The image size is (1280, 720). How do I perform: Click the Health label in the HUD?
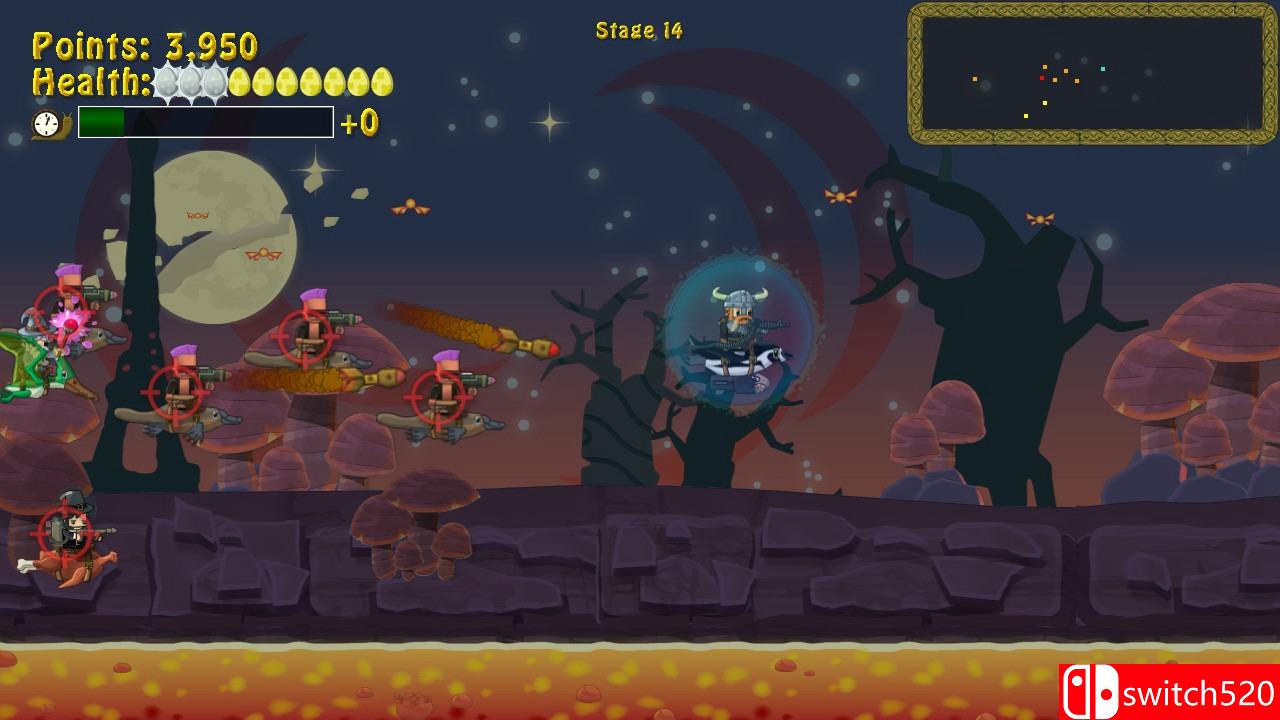tap(90, 79)
